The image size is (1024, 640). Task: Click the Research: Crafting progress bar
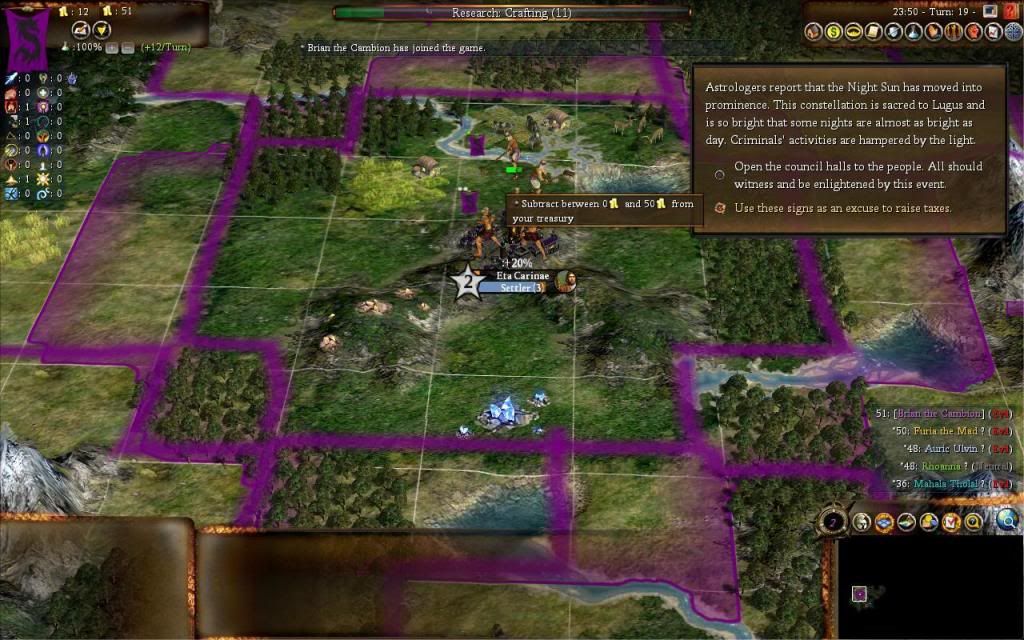point(510,13)
